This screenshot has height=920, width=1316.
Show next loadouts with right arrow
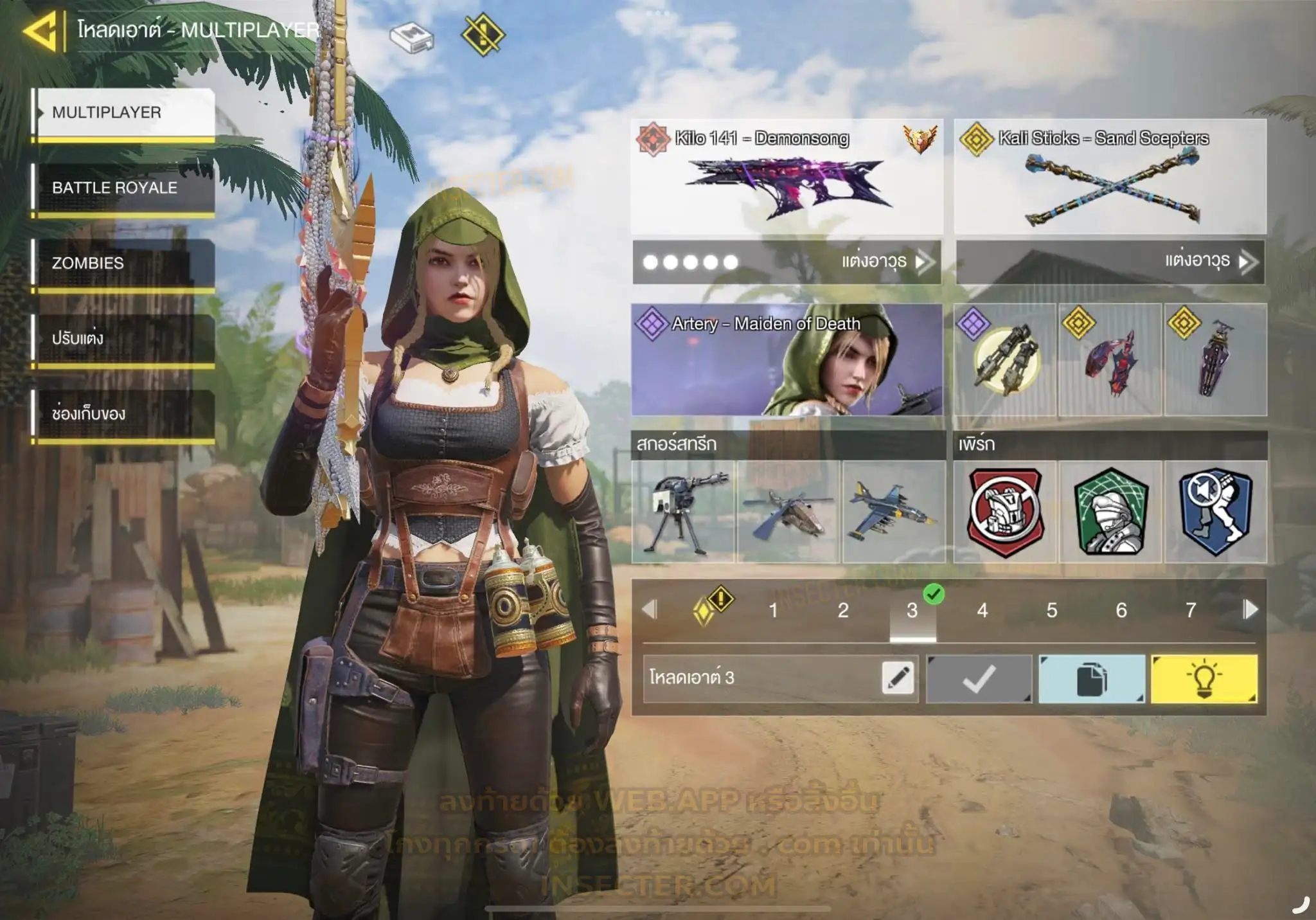1250,609
